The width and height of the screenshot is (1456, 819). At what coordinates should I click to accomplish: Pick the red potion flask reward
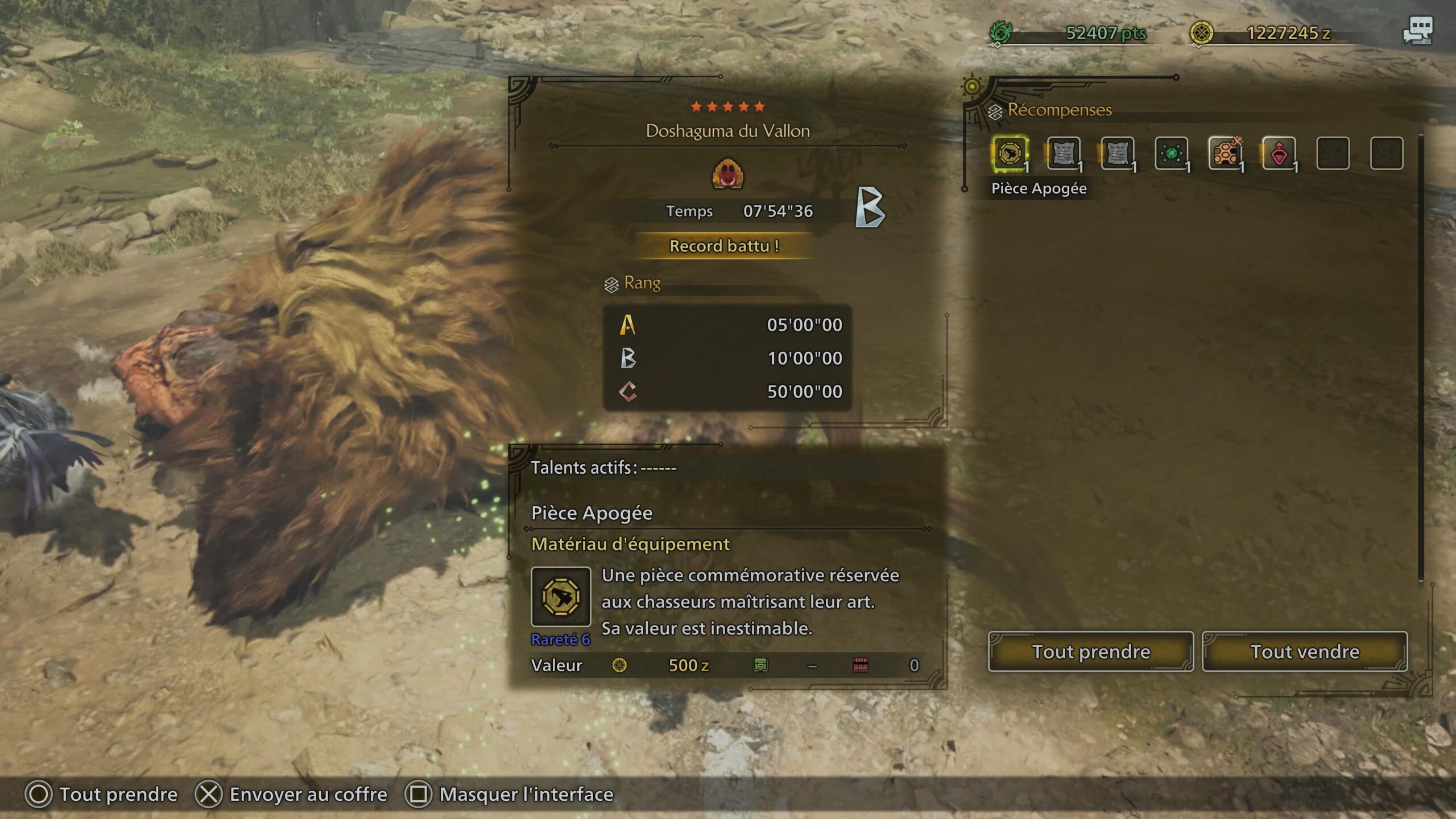(1279, 154)
